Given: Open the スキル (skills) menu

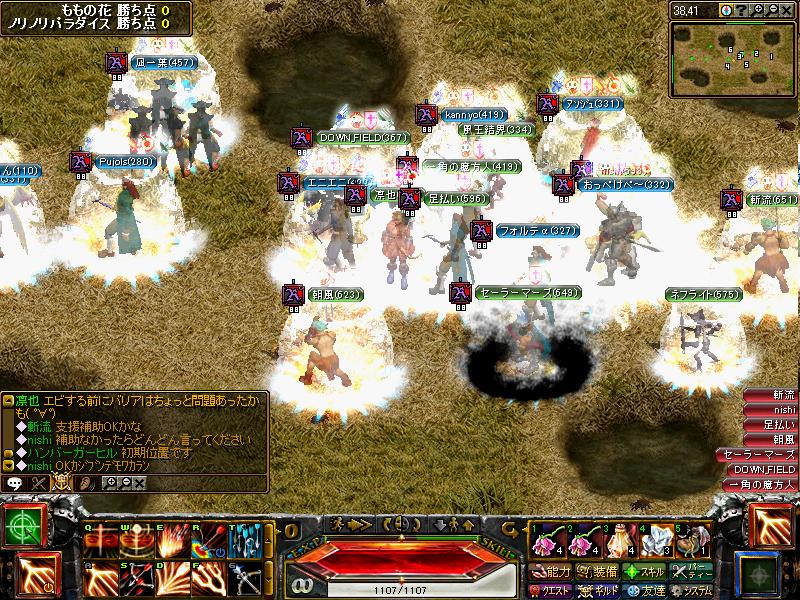Looking at the screenshot, I should pos(646,572).
